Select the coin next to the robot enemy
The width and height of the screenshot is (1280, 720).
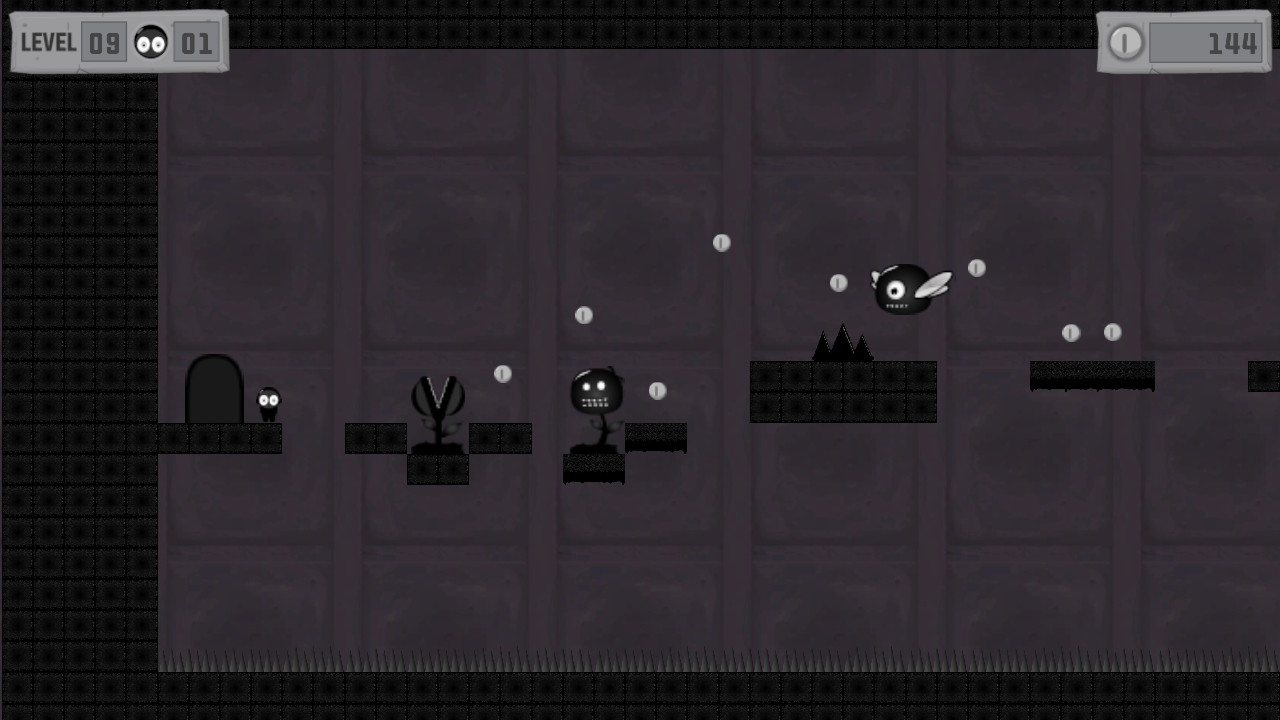click(x=657, y=391)
